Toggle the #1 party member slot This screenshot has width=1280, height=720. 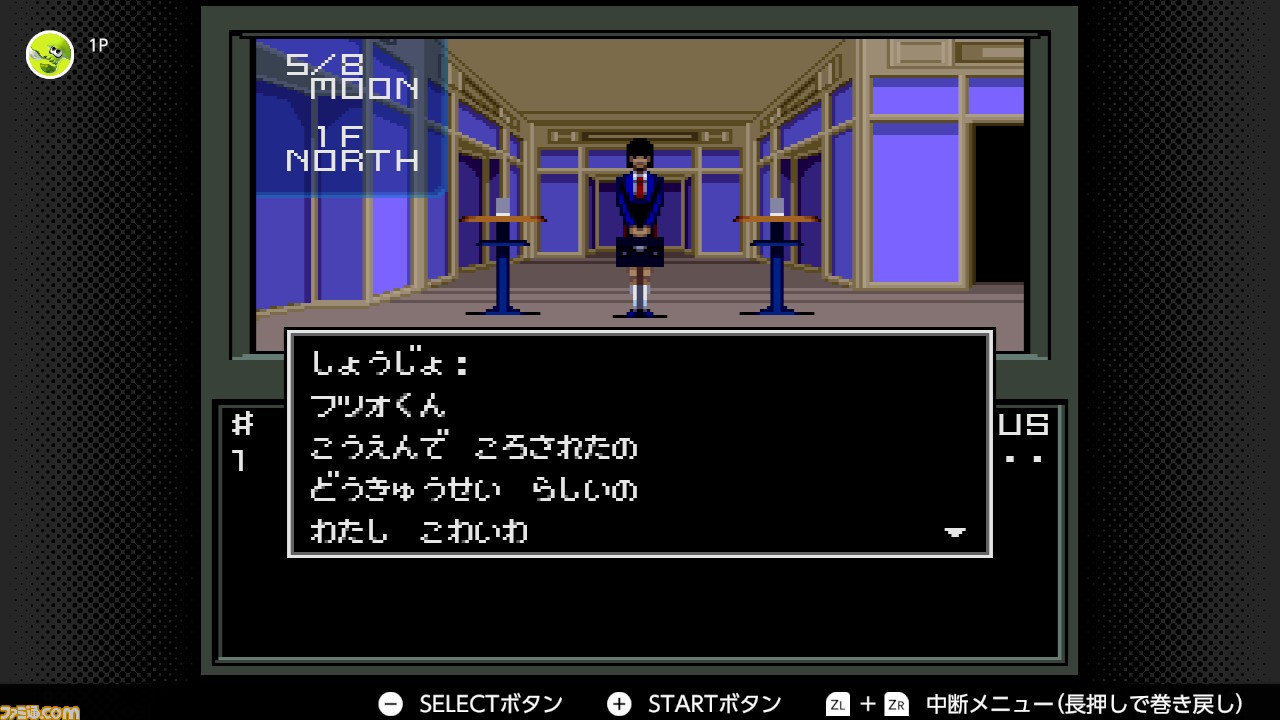coord(240,443)
